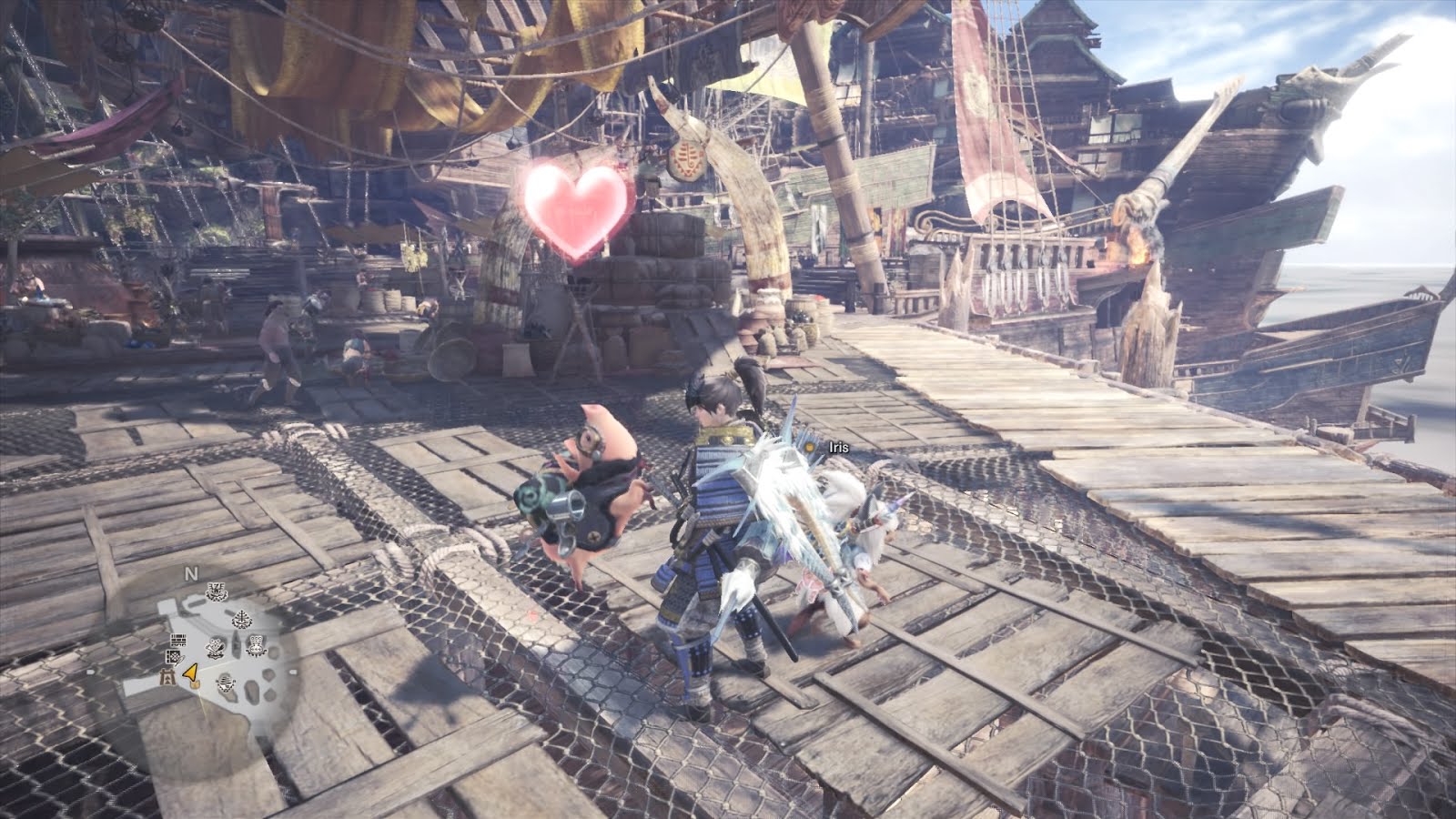This screenshot has height=819, width=1456.
Task: Select the player name label Iris
Action: point(839,447)
